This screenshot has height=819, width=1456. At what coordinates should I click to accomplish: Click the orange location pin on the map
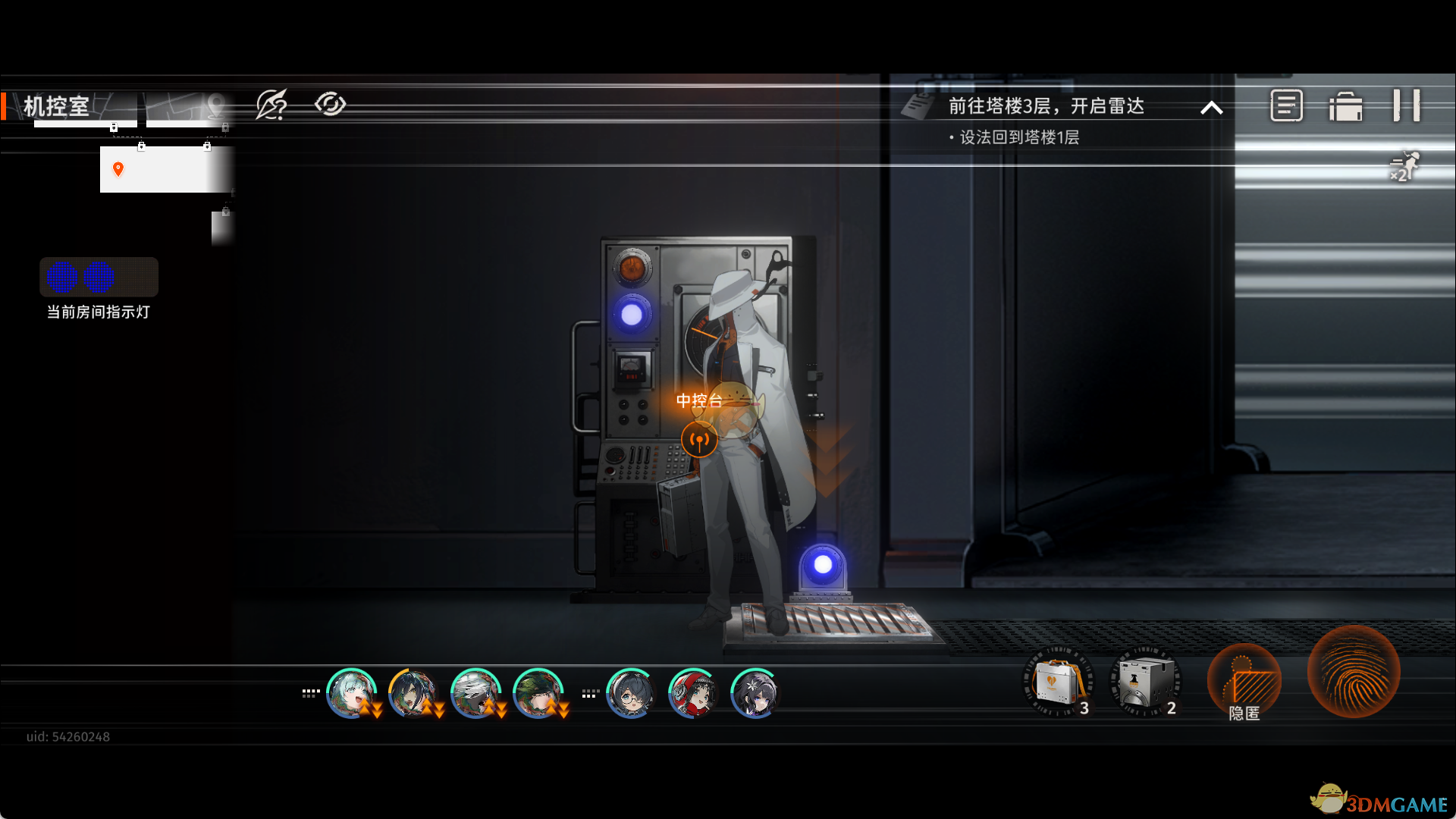(x=118, y=168)
